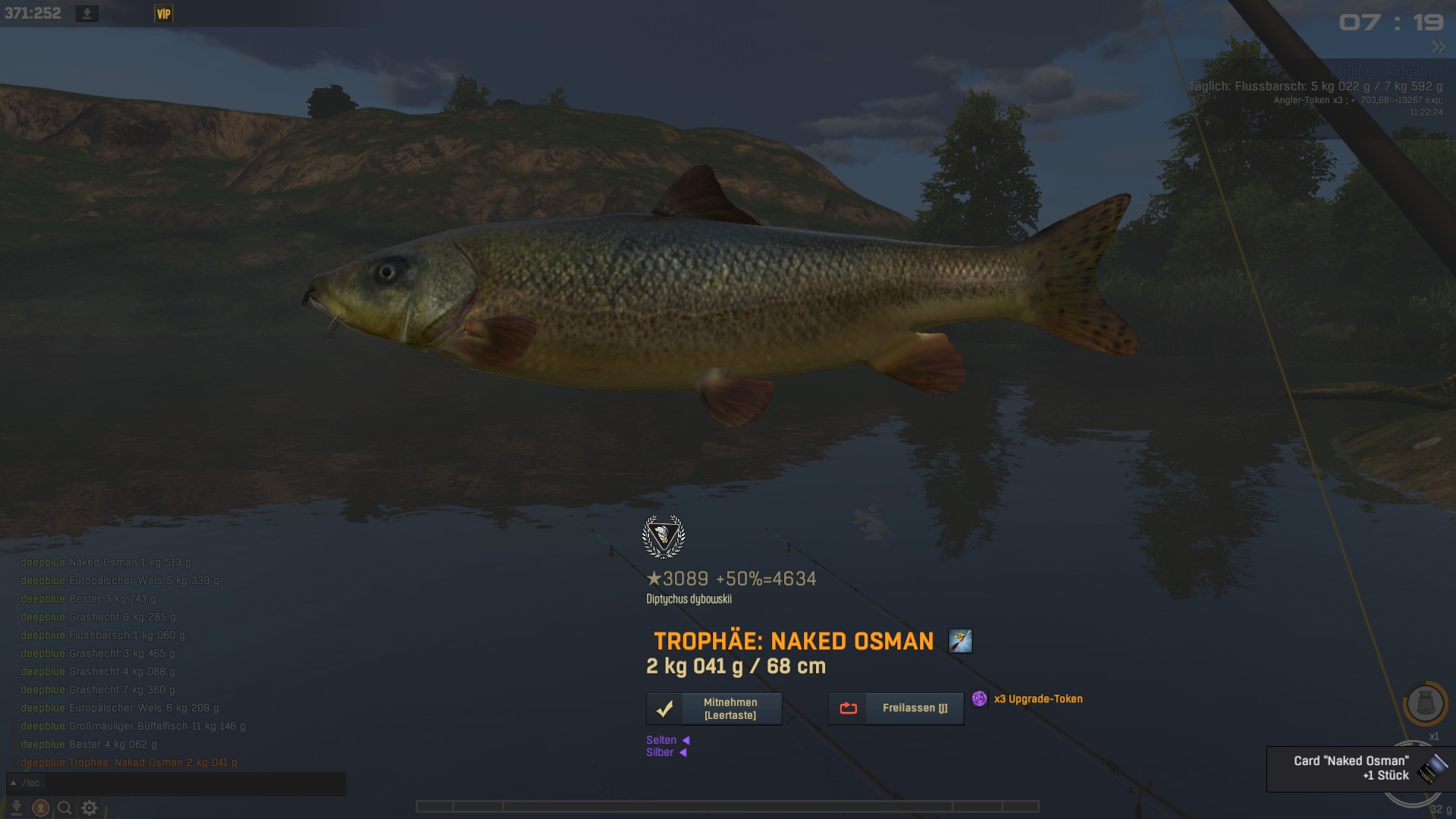Click the Upgrade-Token reward icon
1456x819 pixels.
980,699
